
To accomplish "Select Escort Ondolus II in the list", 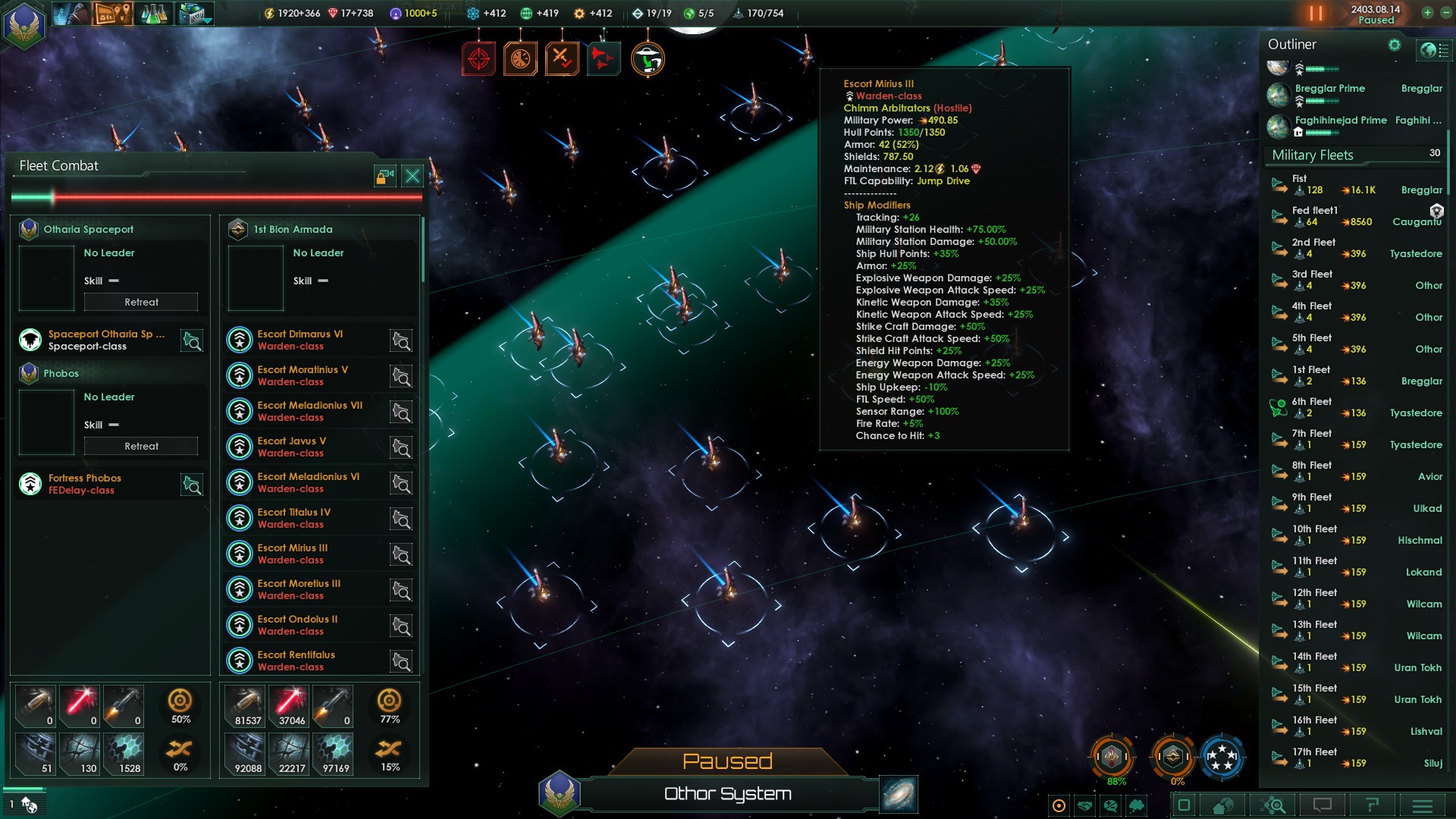I will (x=297, y=625).
